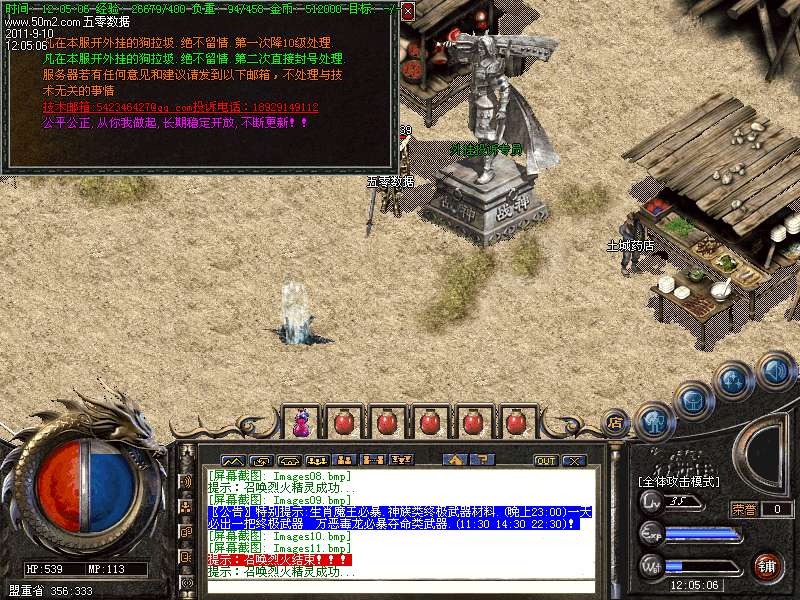
Task: Use the purple gourd potion in belt
Action: (301, 422)
